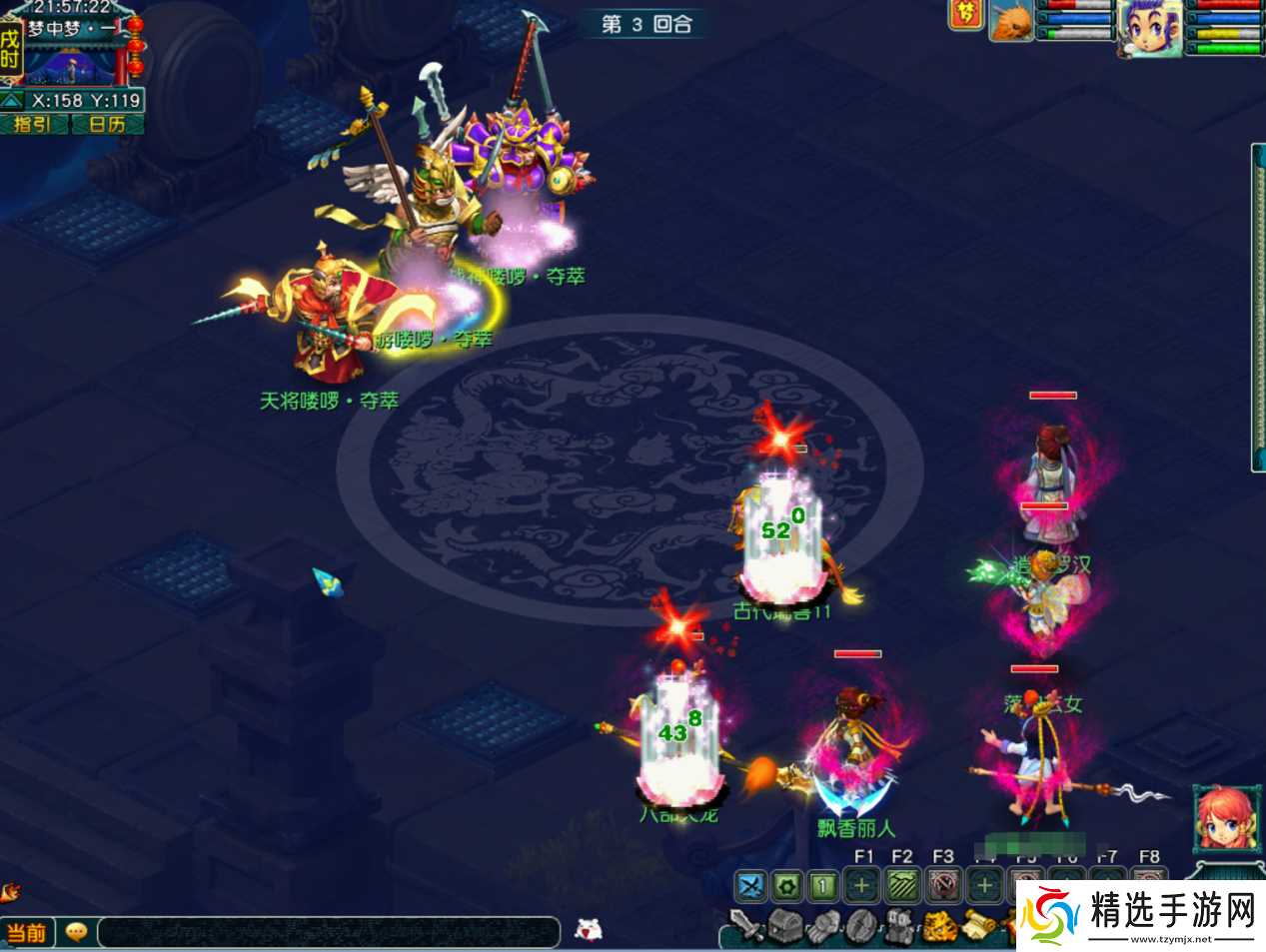Use the F2 green striped skill

pyautogui.click(x=902, y=885)
